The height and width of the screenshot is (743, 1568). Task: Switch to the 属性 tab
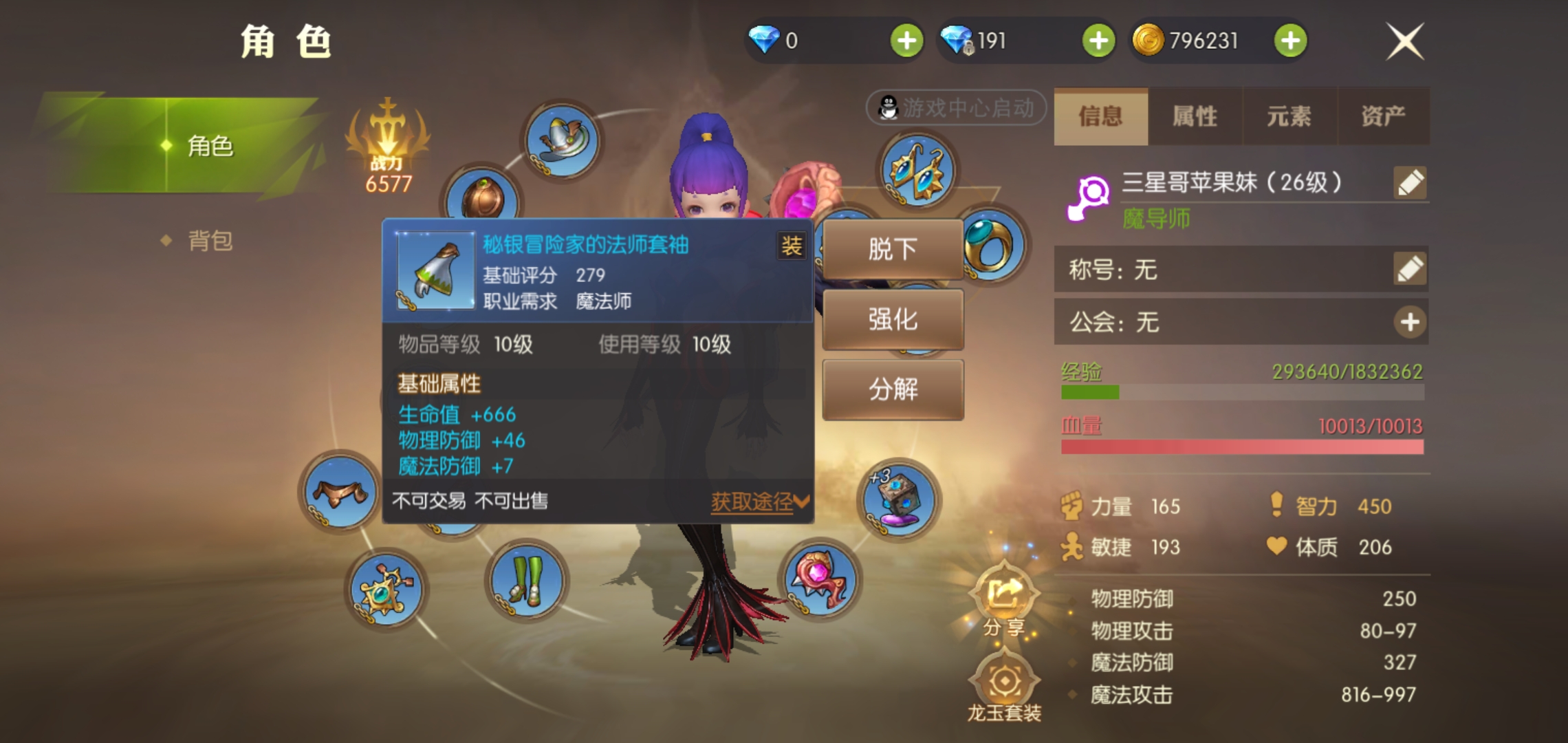click(x=1195, y=117)
